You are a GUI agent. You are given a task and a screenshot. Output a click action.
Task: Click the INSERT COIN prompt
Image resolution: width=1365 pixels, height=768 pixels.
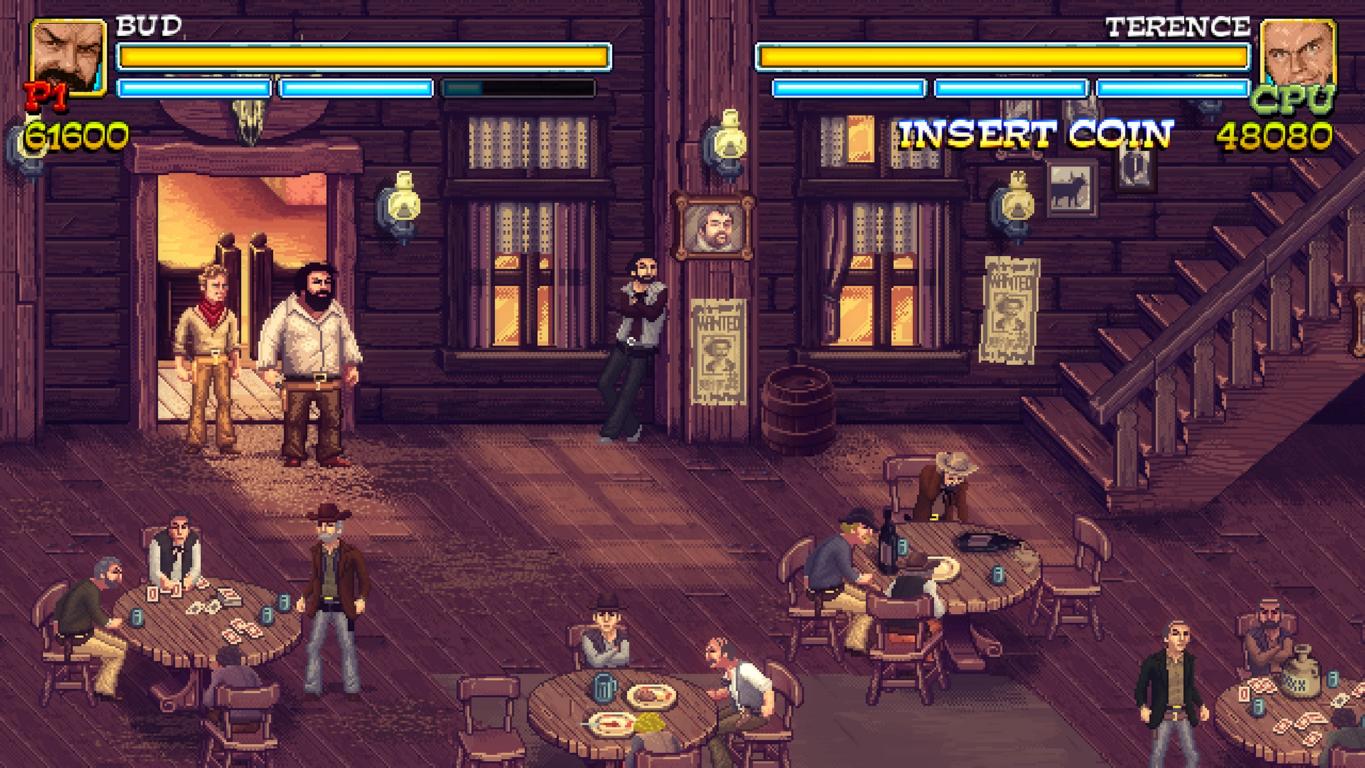tap(1035, 134)
